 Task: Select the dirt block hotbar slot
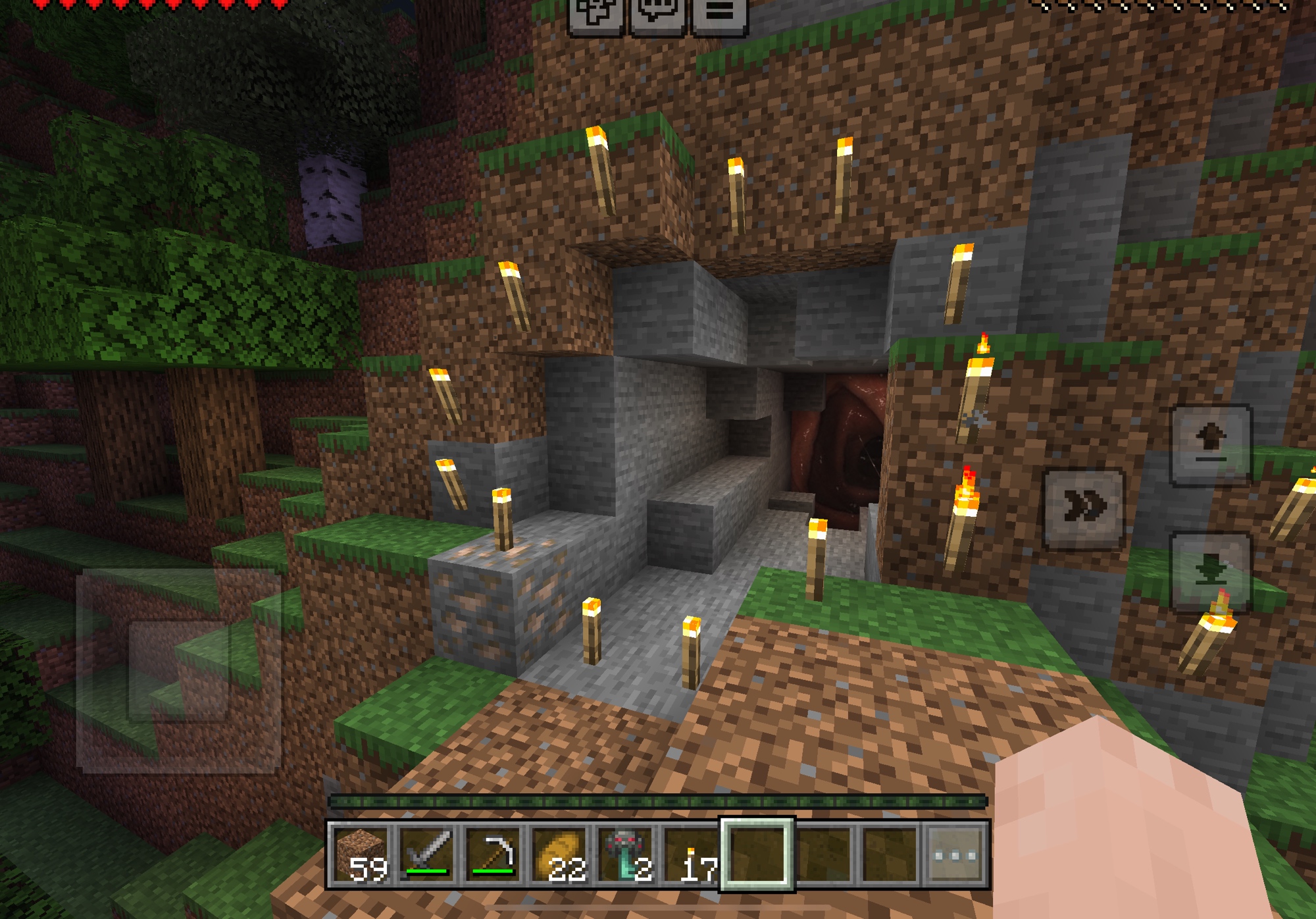pyautogui.click(x=361, y=855)
